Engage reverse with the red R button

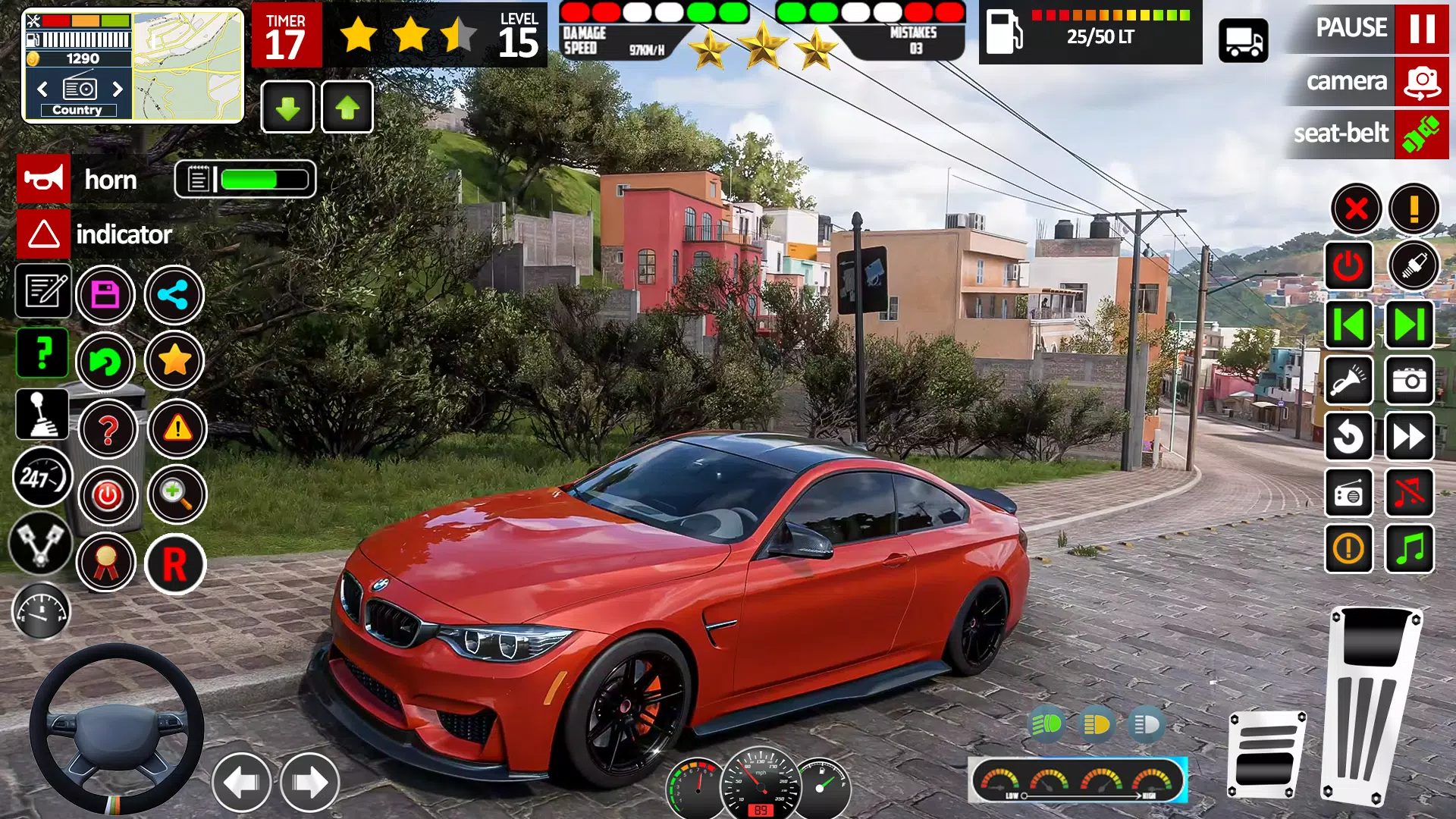click(175, 564)
